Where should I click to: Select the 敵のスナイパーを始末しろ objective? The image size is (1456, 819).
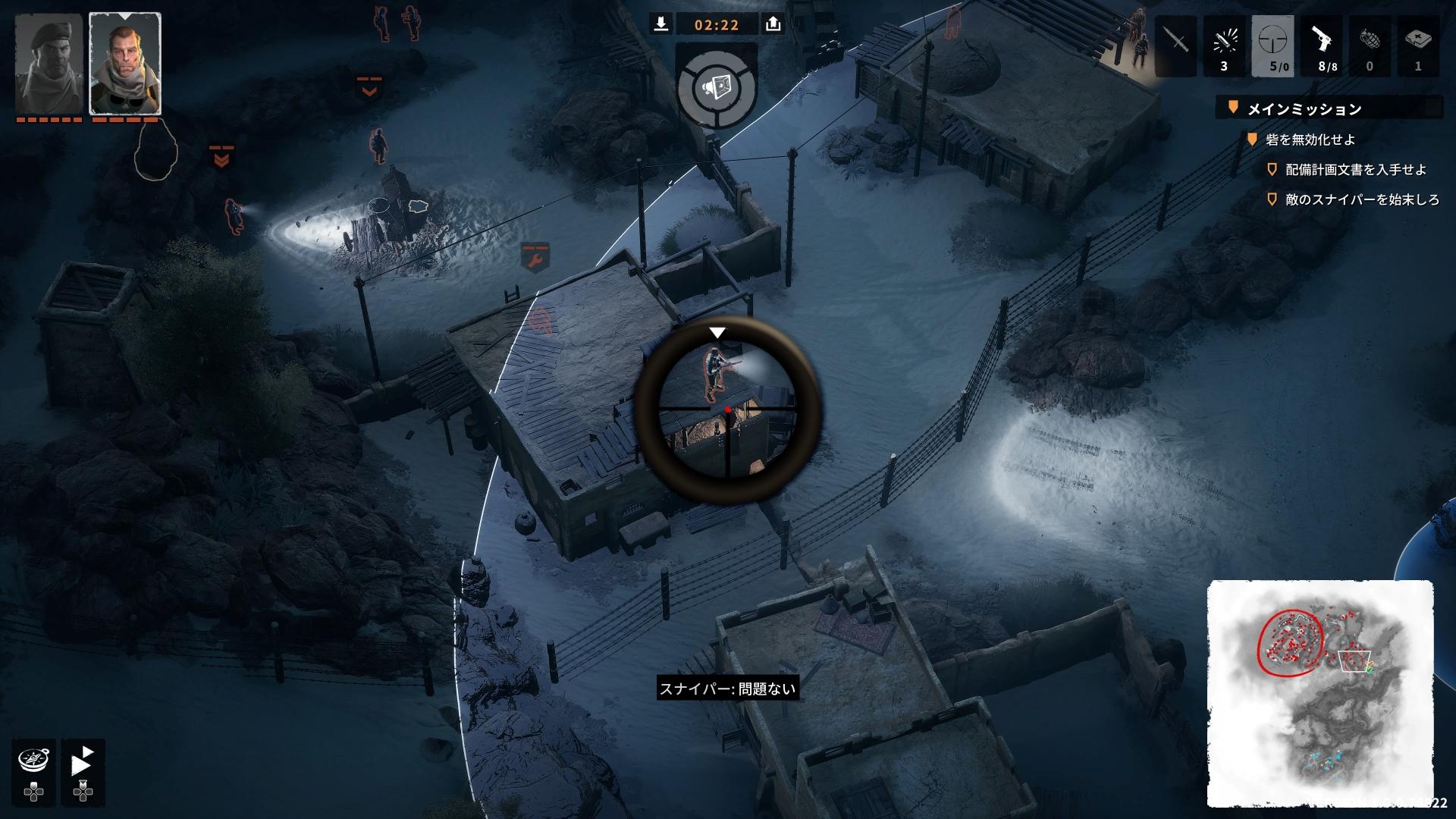pos(1362,200)
